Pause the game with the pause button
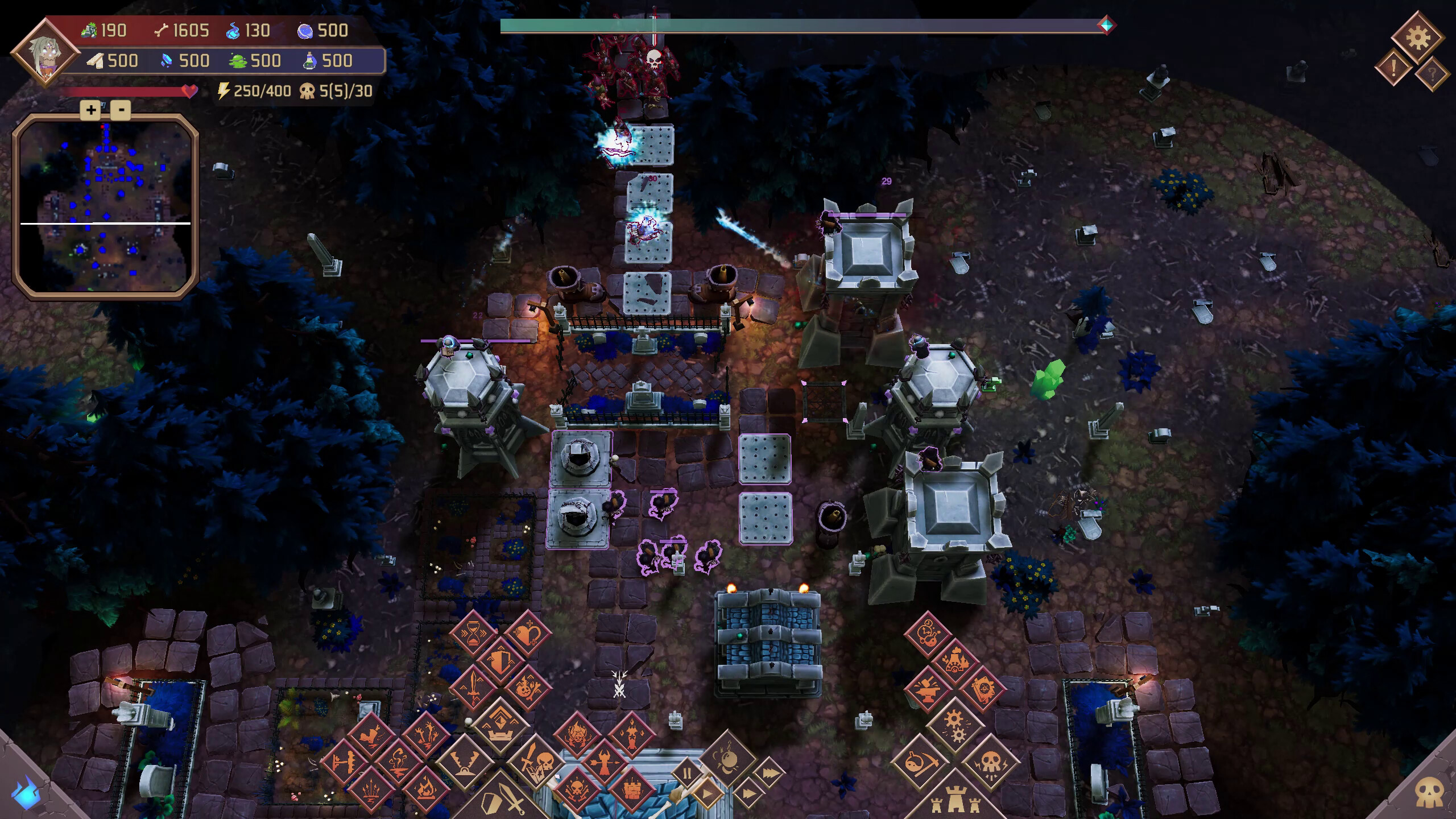The width and height of the screenshot is (1456, 819). coord(688,774)
